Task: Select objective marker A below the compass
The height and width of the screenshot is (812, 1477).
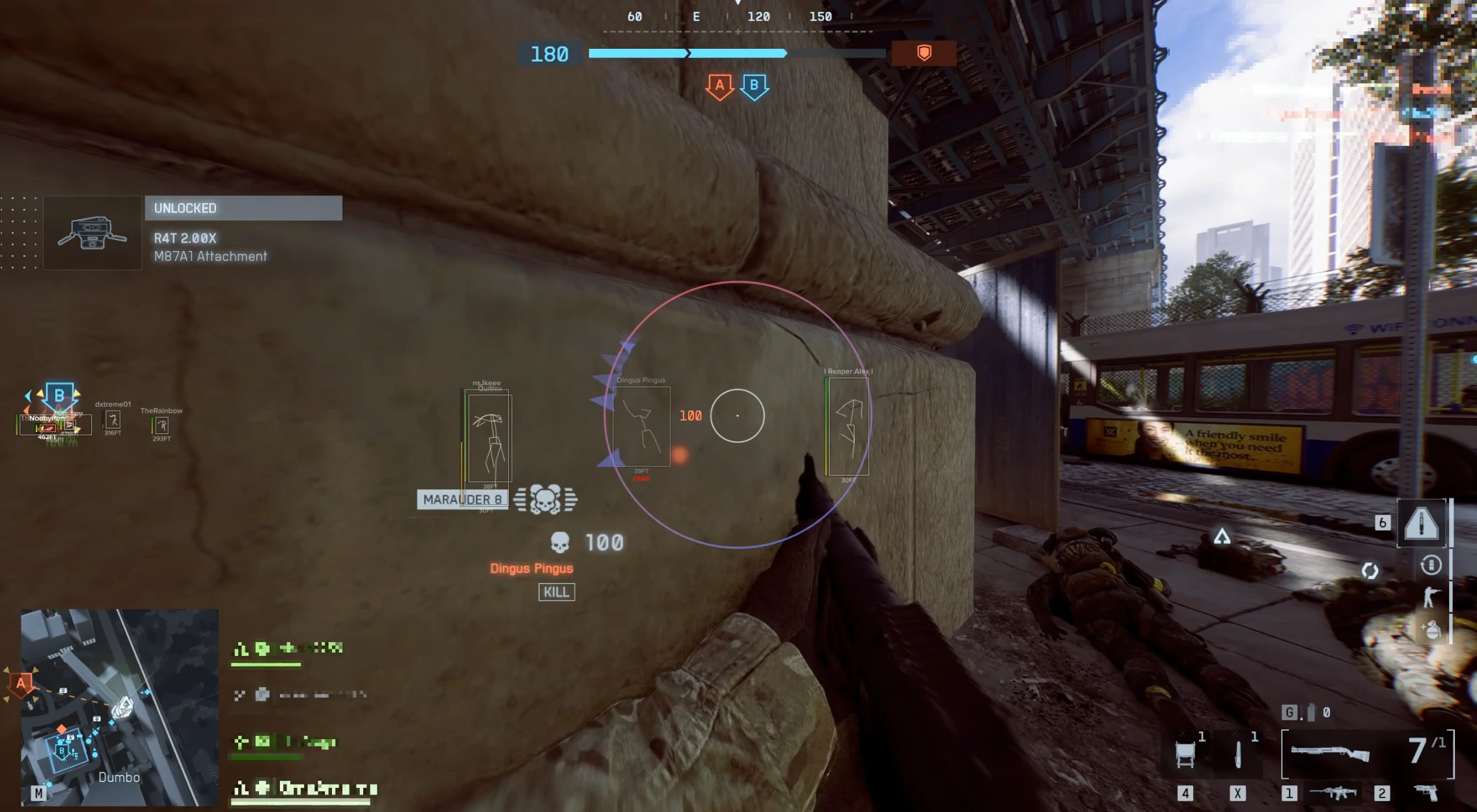Action: point(719,85)
